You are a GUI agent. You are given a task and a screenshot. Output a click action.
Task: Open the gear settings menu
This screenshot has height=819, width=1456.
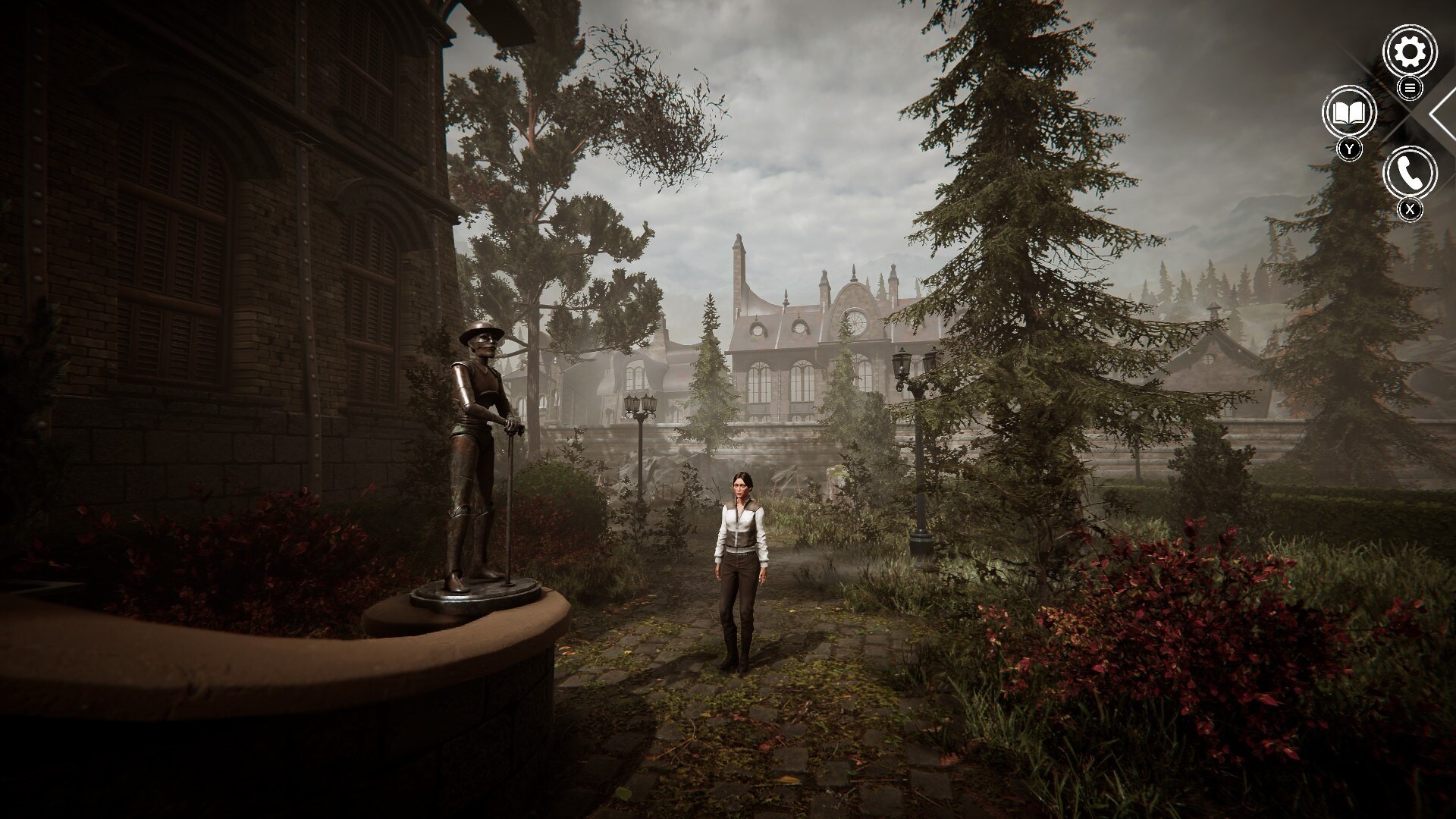1410,52
